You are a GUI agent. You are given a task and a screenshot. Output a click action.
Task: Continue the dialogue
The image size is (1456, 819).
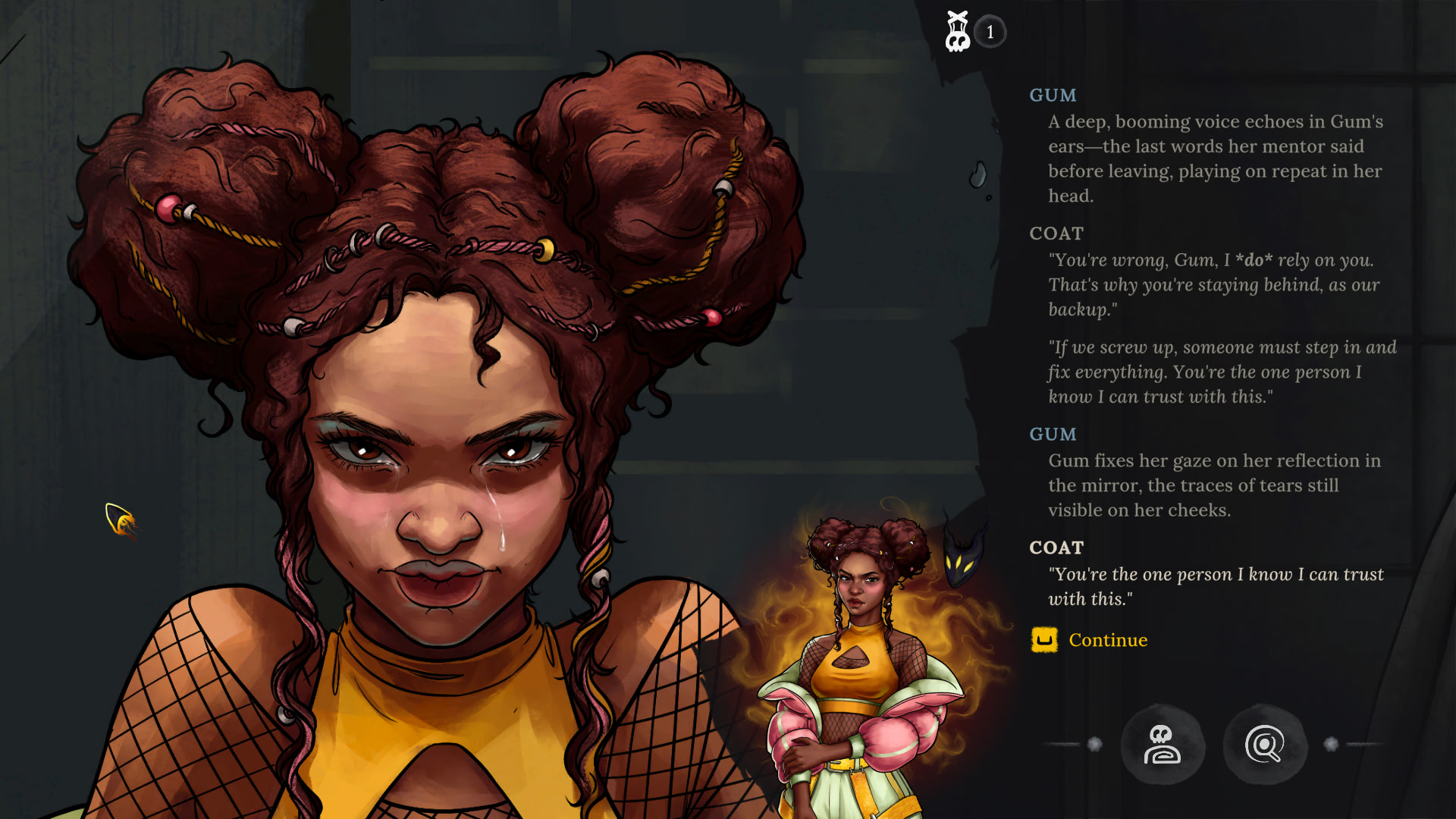[x=1106, y=641]
